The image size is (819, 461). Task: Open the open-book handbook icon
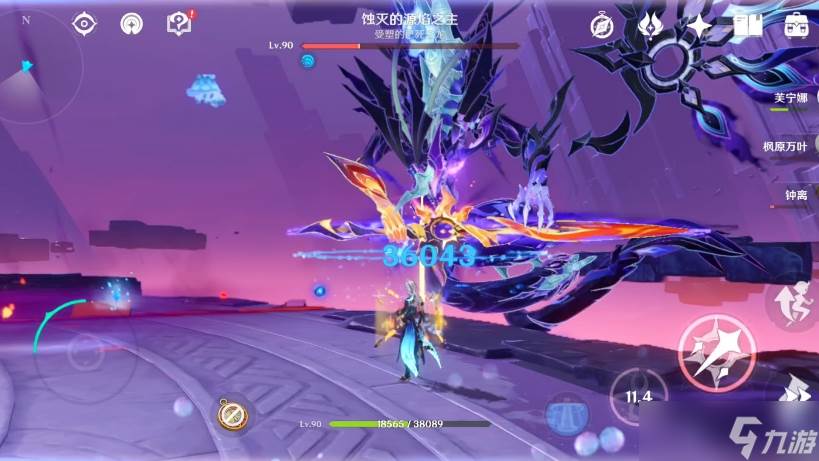[x=747, y=24]
